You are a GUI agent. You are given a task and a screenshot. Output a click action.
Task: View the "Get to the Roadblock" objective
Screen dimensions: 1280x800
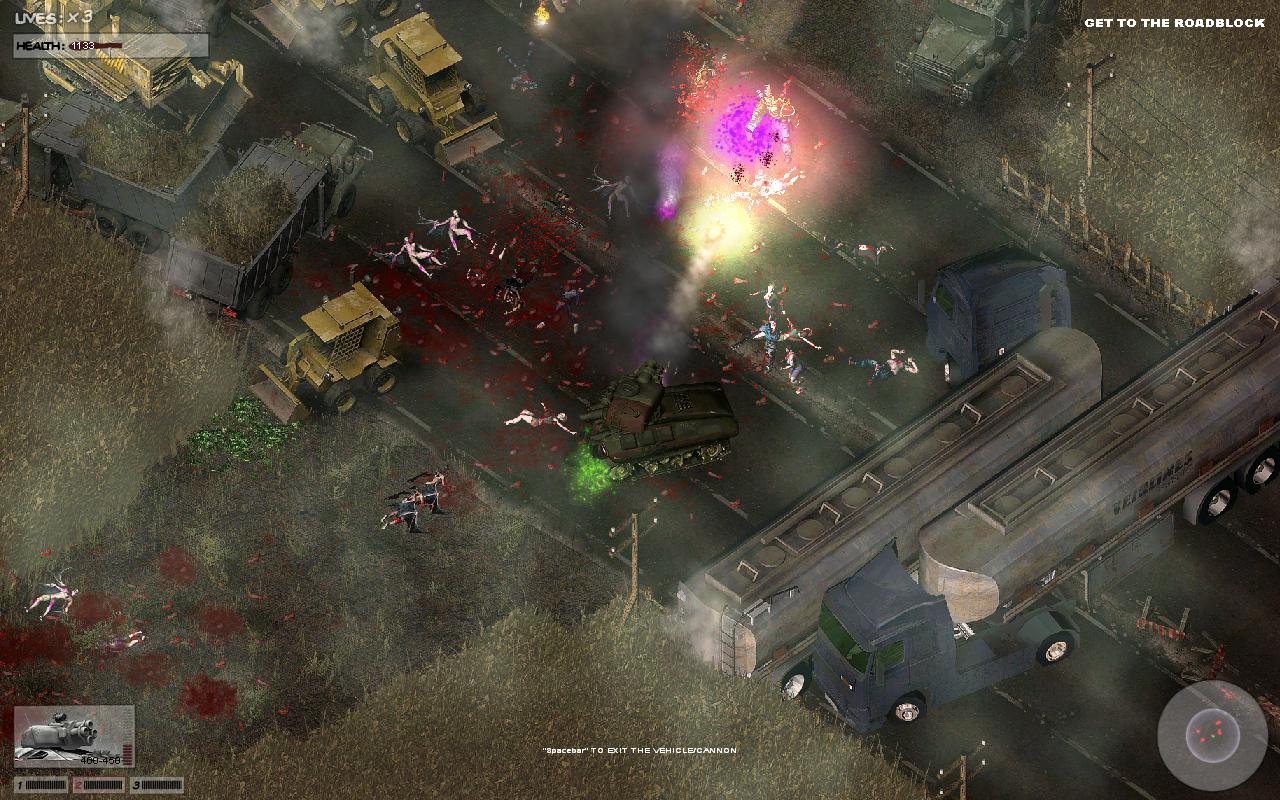click(1174, 23)
